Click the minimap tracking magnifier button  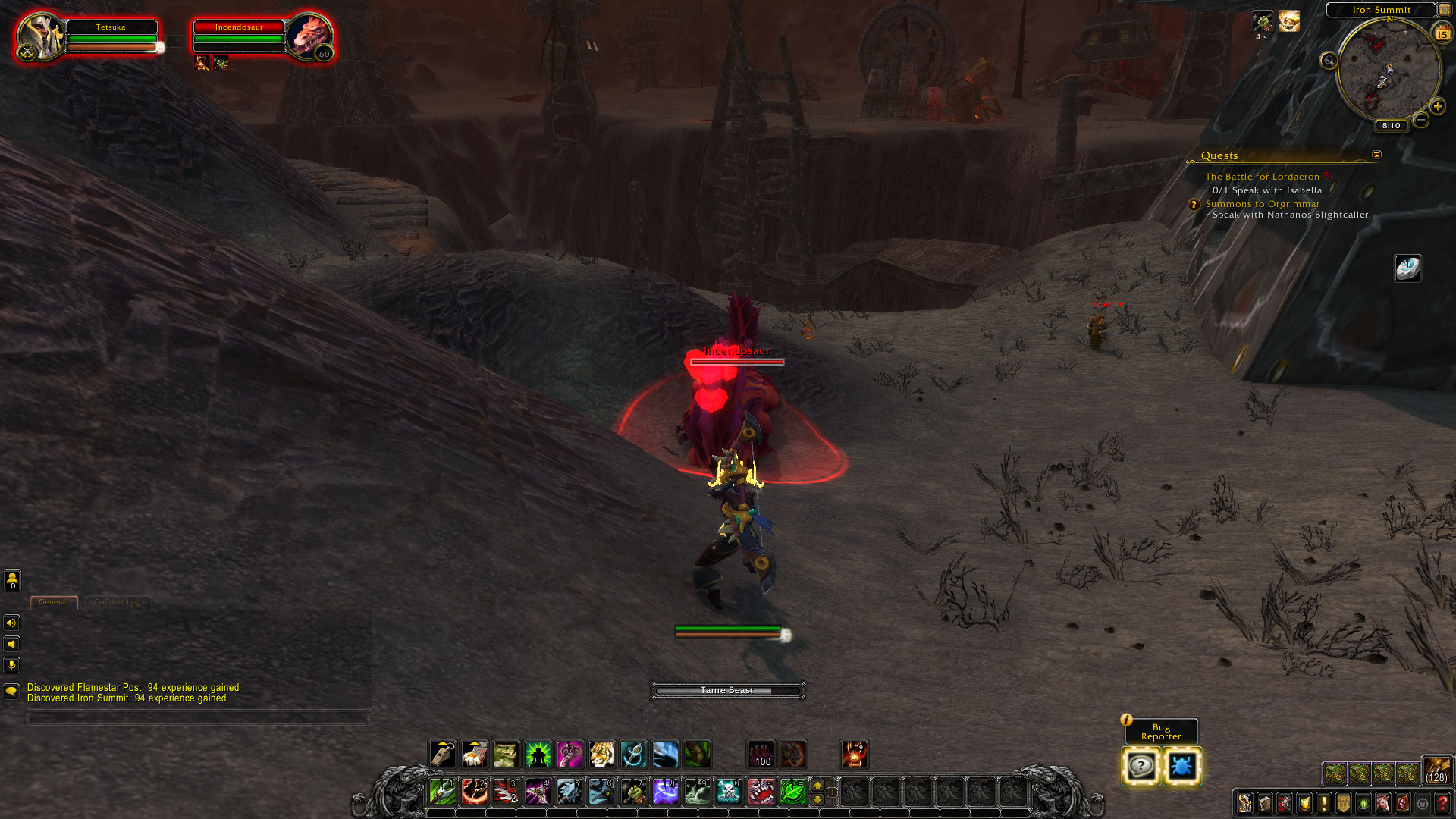[x=1329, y=61]
